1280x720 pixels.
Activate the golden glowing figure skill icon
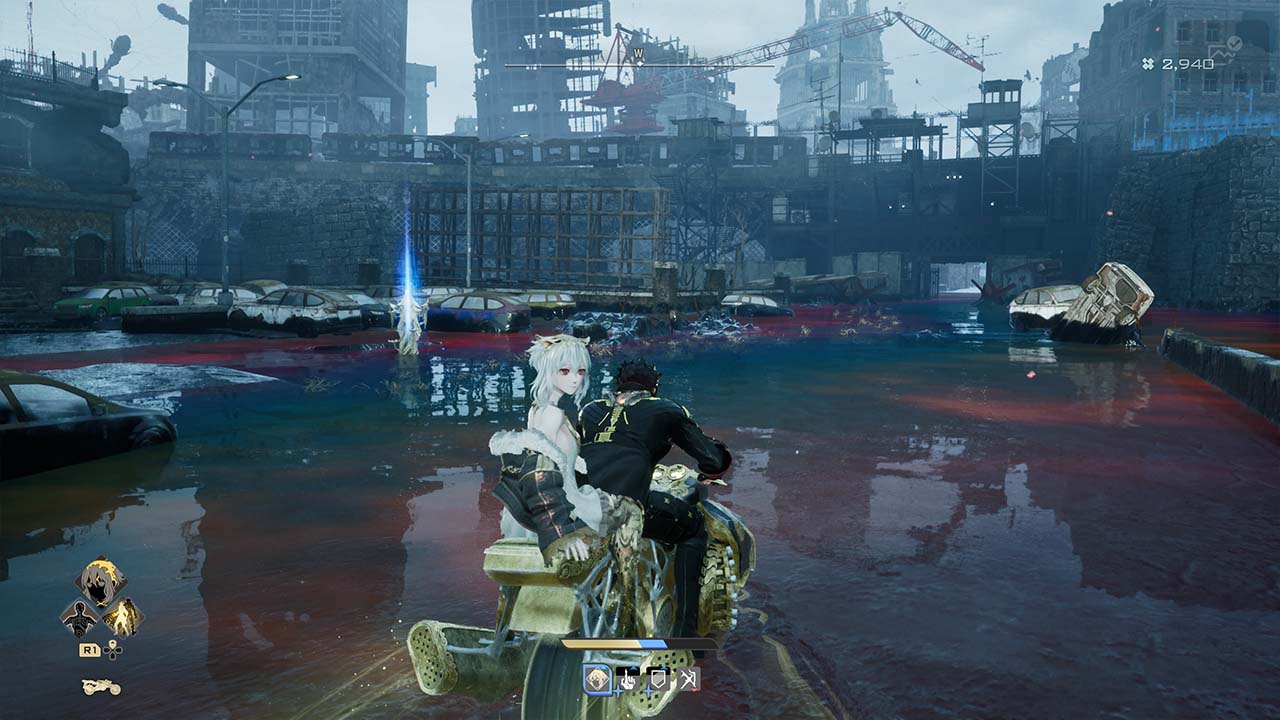tap(122, 617)
